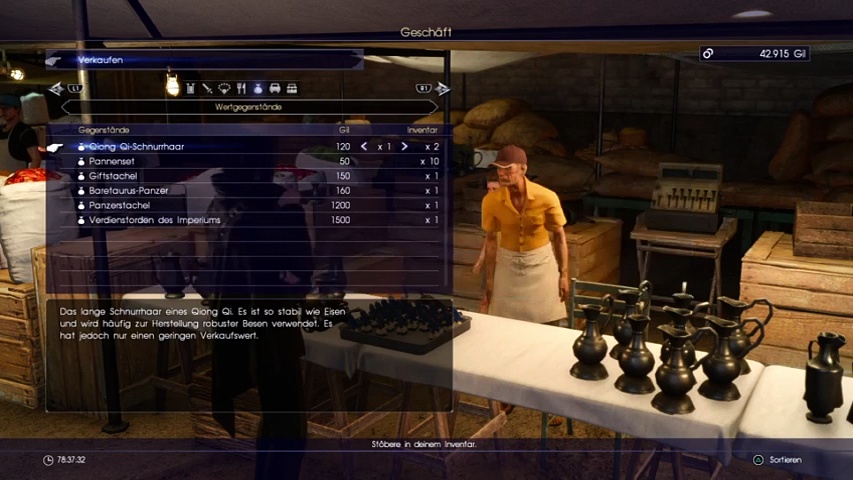This screenshot has width=853, height=480.
Task: Open the potion bottle items tab
Action: 190,89
